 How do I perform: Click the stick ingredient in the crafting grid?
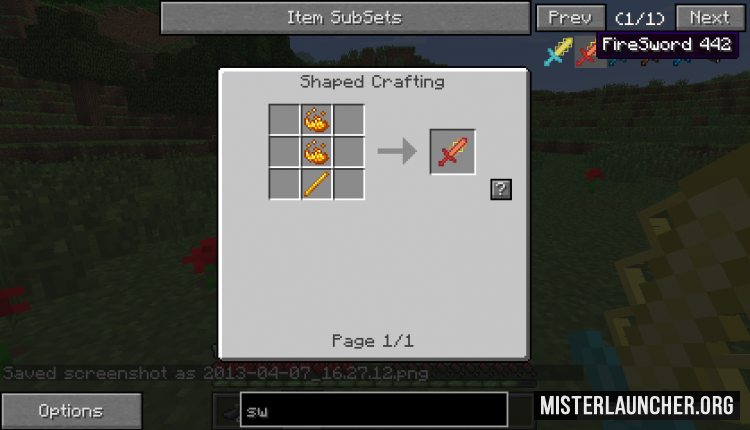(317, 184)
